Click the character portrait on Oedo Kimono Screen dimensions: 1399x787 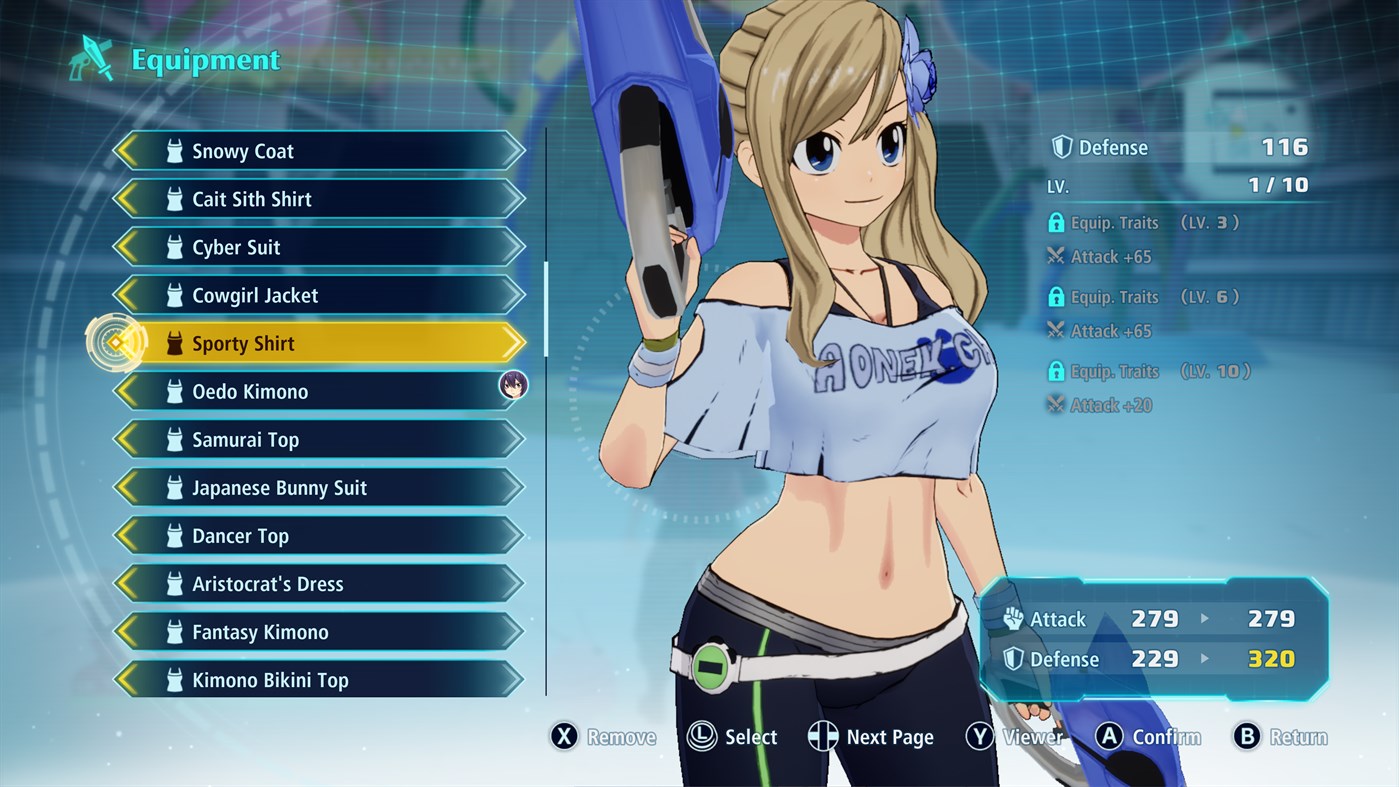[512, 385]
